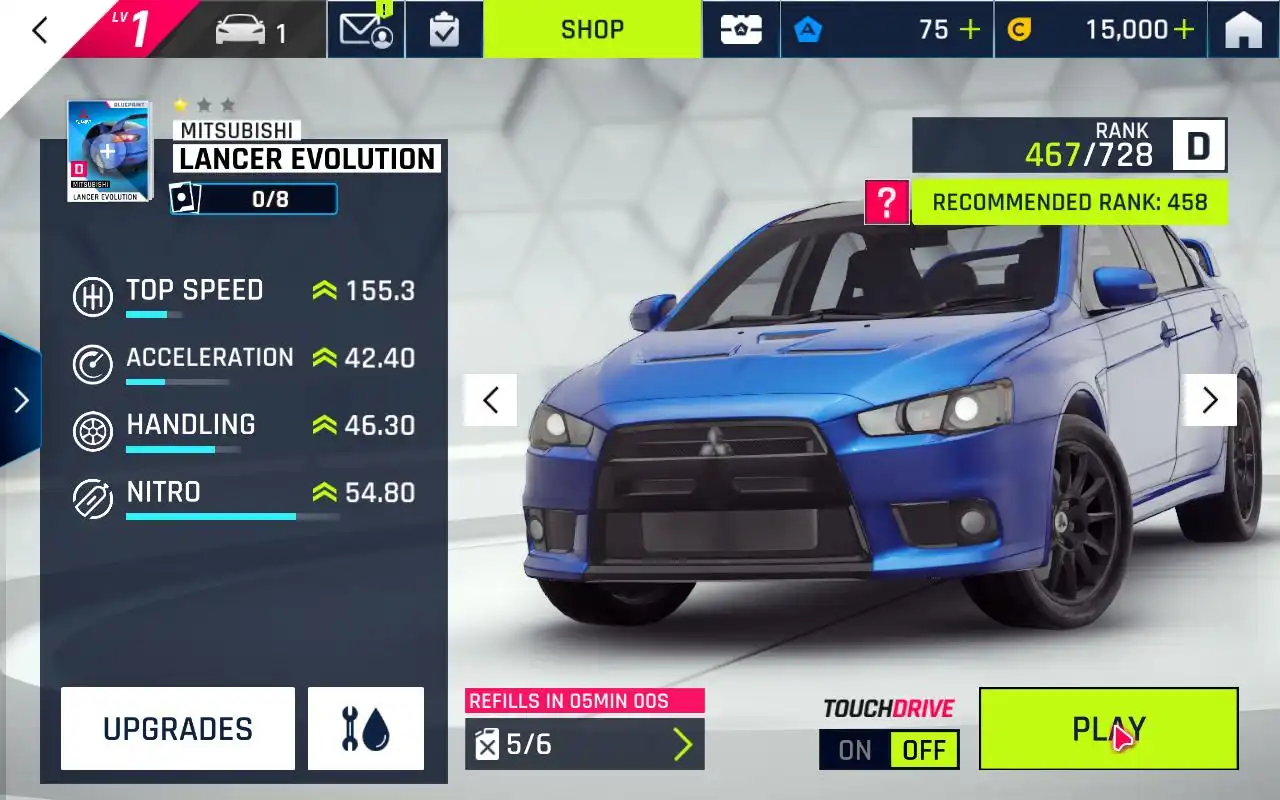Click the red question mark rank help
Viewport: 1280px width, 800px height.
[886, 202]
